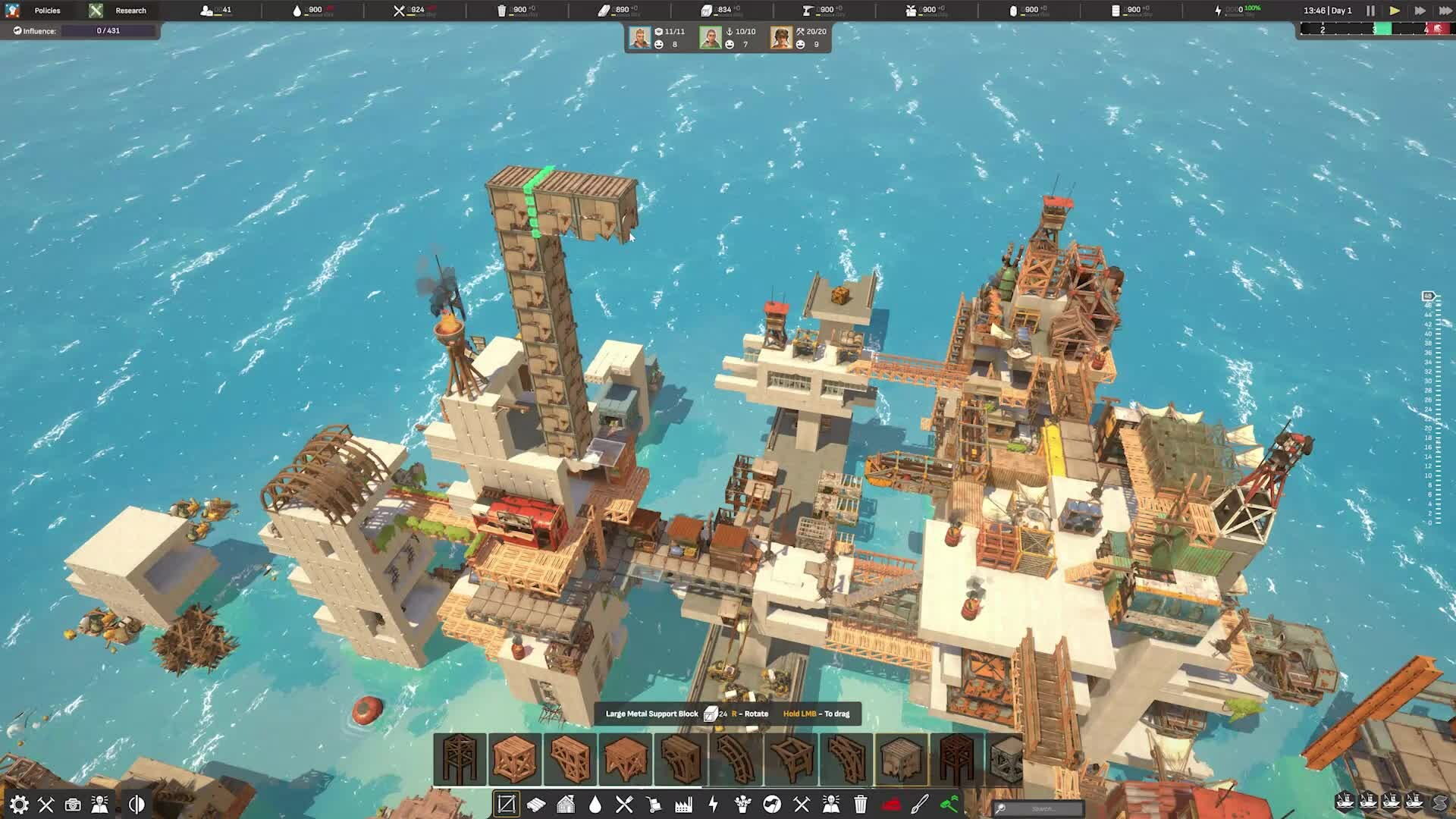Open the Policies panel

pyautogui.click(x=46, y=11)
